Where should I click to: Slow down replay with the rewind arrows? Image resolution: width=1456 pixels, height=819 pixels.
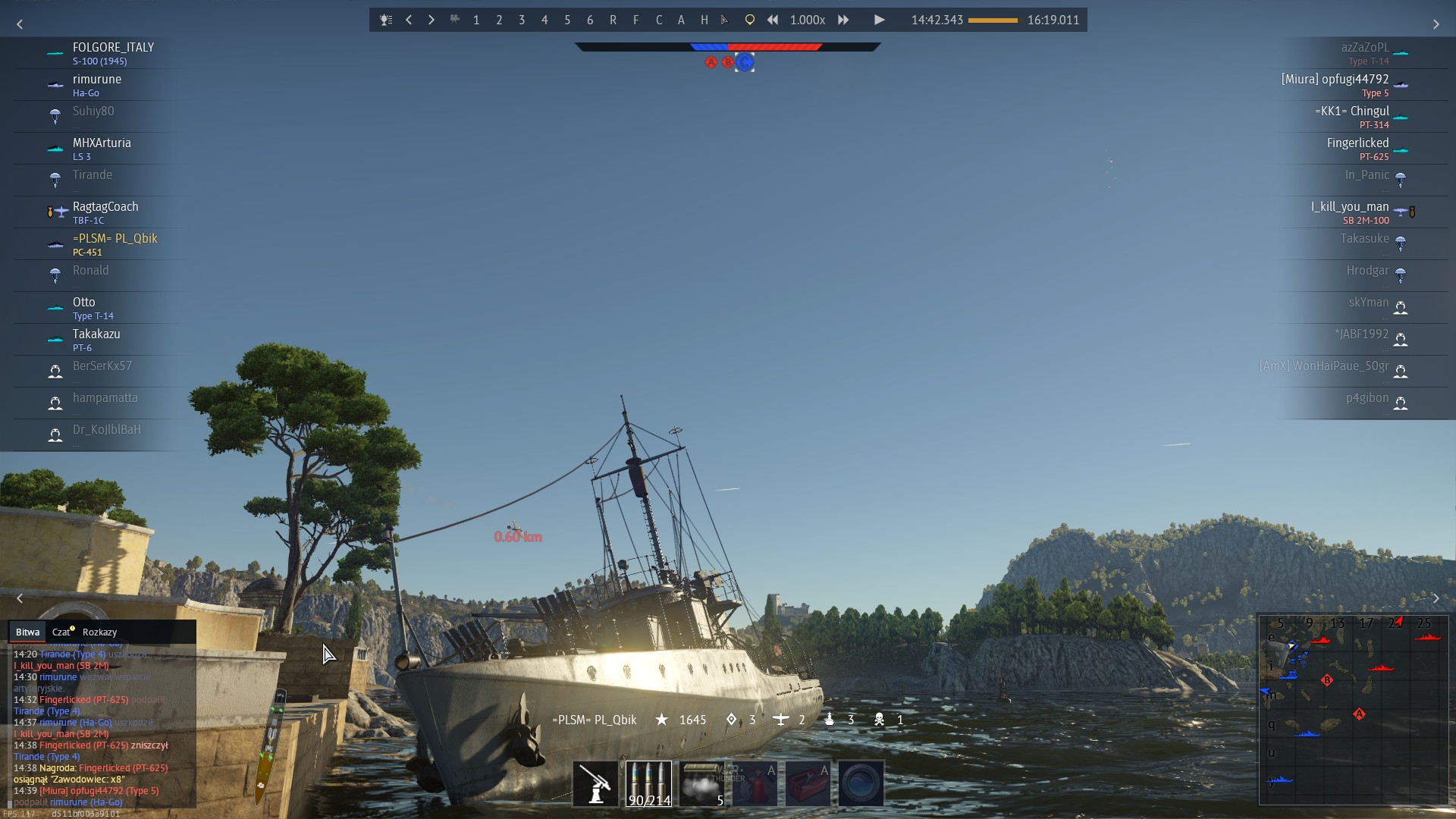[773, 20]
